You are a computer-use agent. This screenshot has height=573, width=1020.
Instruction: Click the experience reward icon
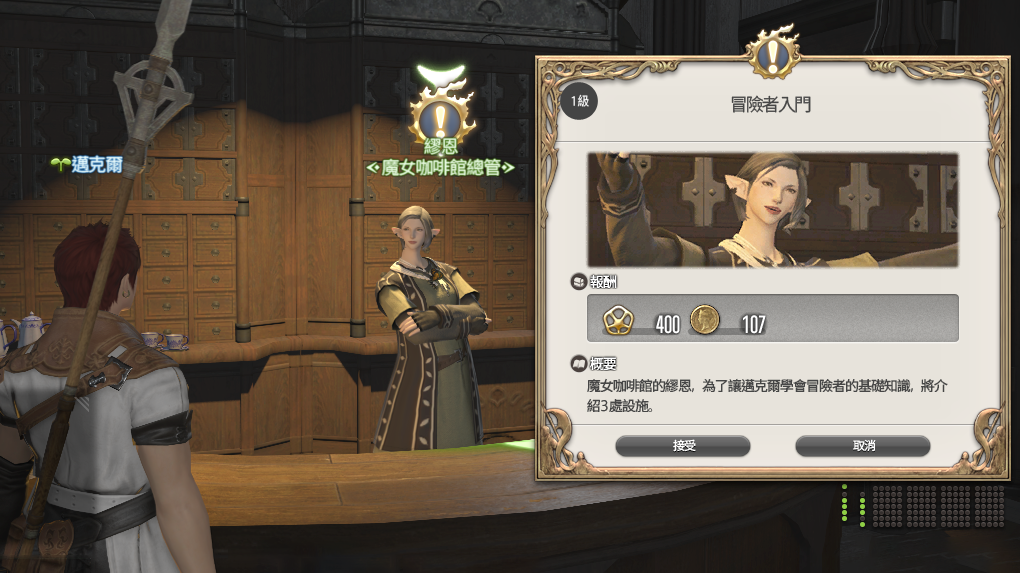pos(618,320)
